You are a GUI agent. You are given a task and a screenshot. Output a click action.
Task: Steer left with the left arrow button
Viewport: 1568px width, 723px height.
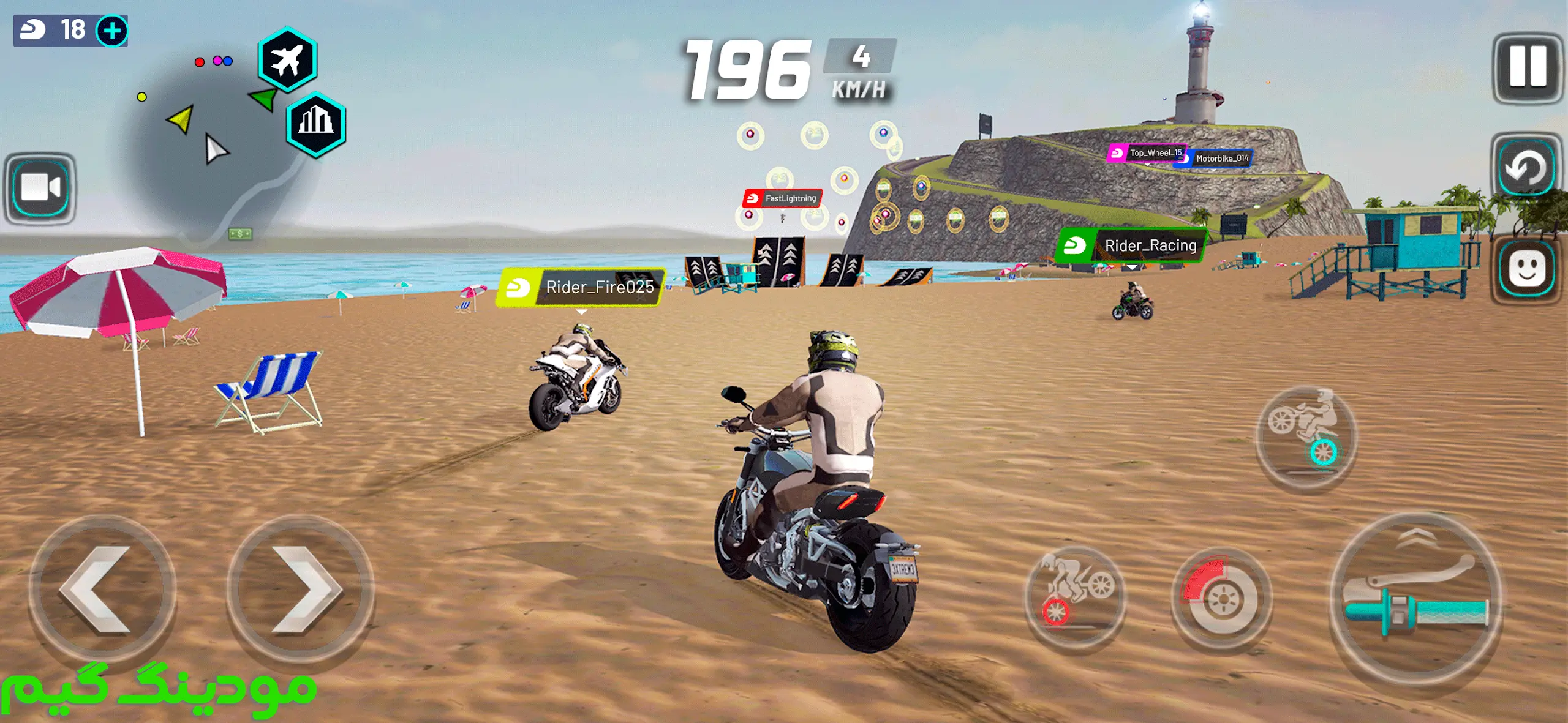point(102,589)
